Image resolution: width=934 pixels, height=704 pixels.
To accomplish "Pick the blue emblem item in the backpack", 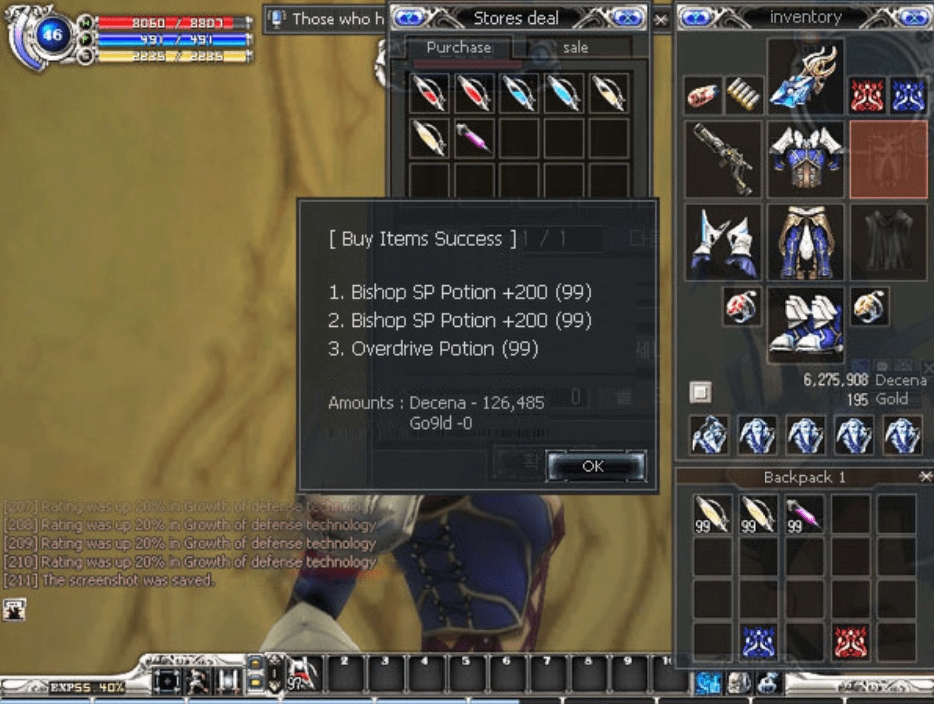I will 759,642.
